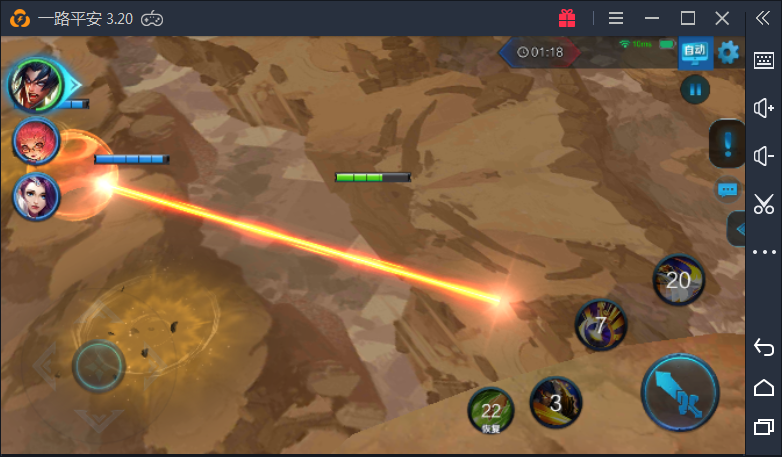Switch to the pink-haired glasses hero
Image resolution: width=782 pixels, height=457 pixels.
tap(36, 141)
